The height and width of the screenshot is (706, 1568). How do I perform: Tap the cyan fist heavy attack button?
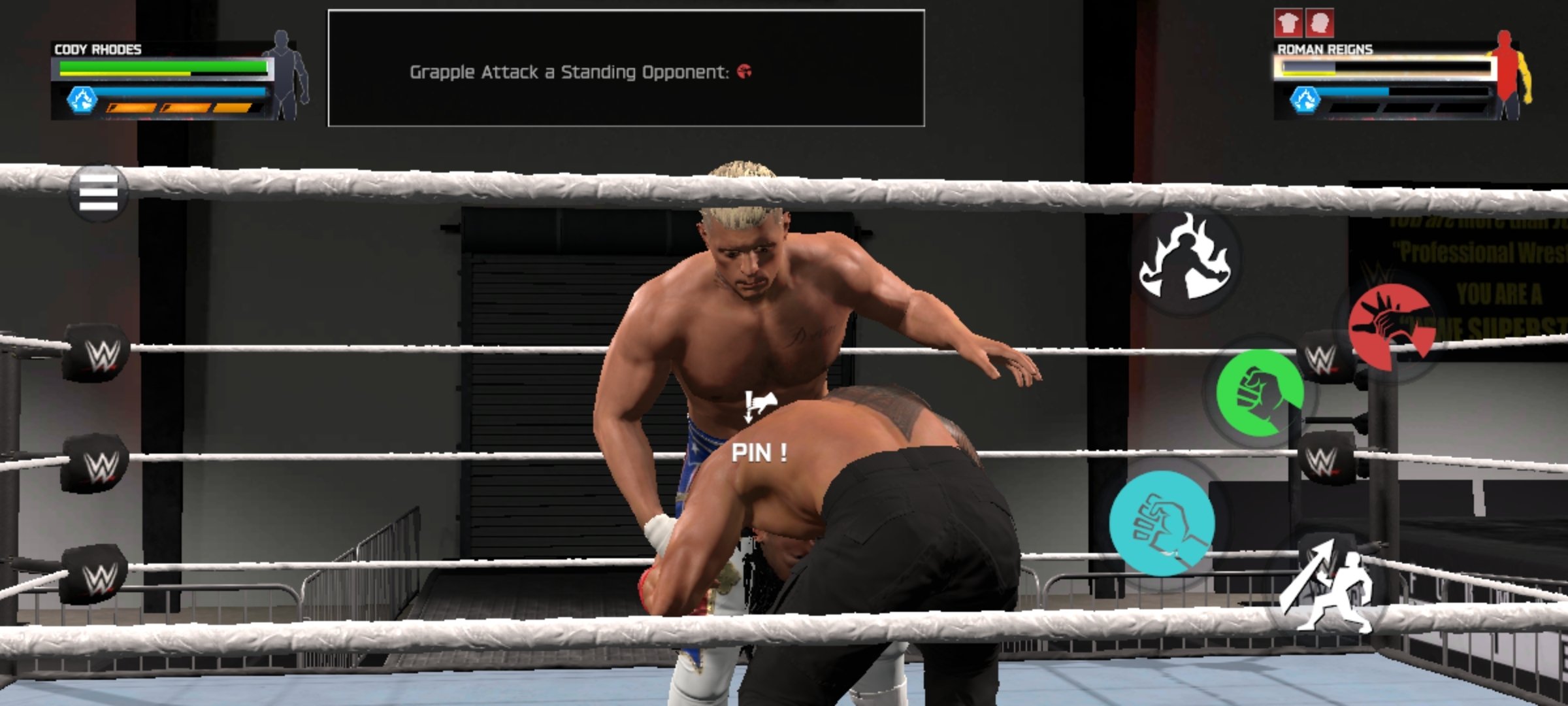(x=1162, y=523)
